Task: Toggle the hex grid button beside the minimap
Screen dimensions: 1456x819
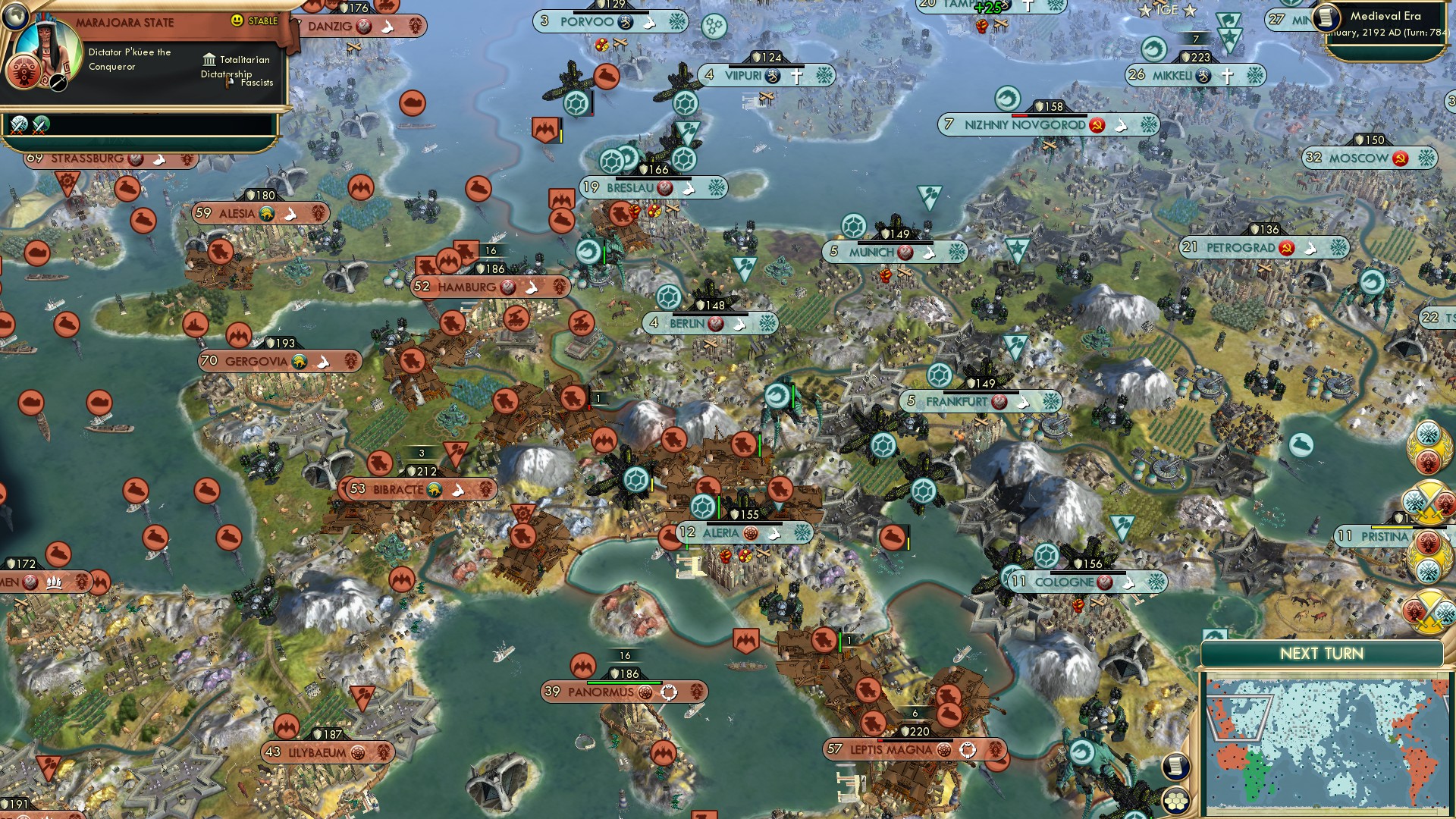Action: tap(1175, 801)
